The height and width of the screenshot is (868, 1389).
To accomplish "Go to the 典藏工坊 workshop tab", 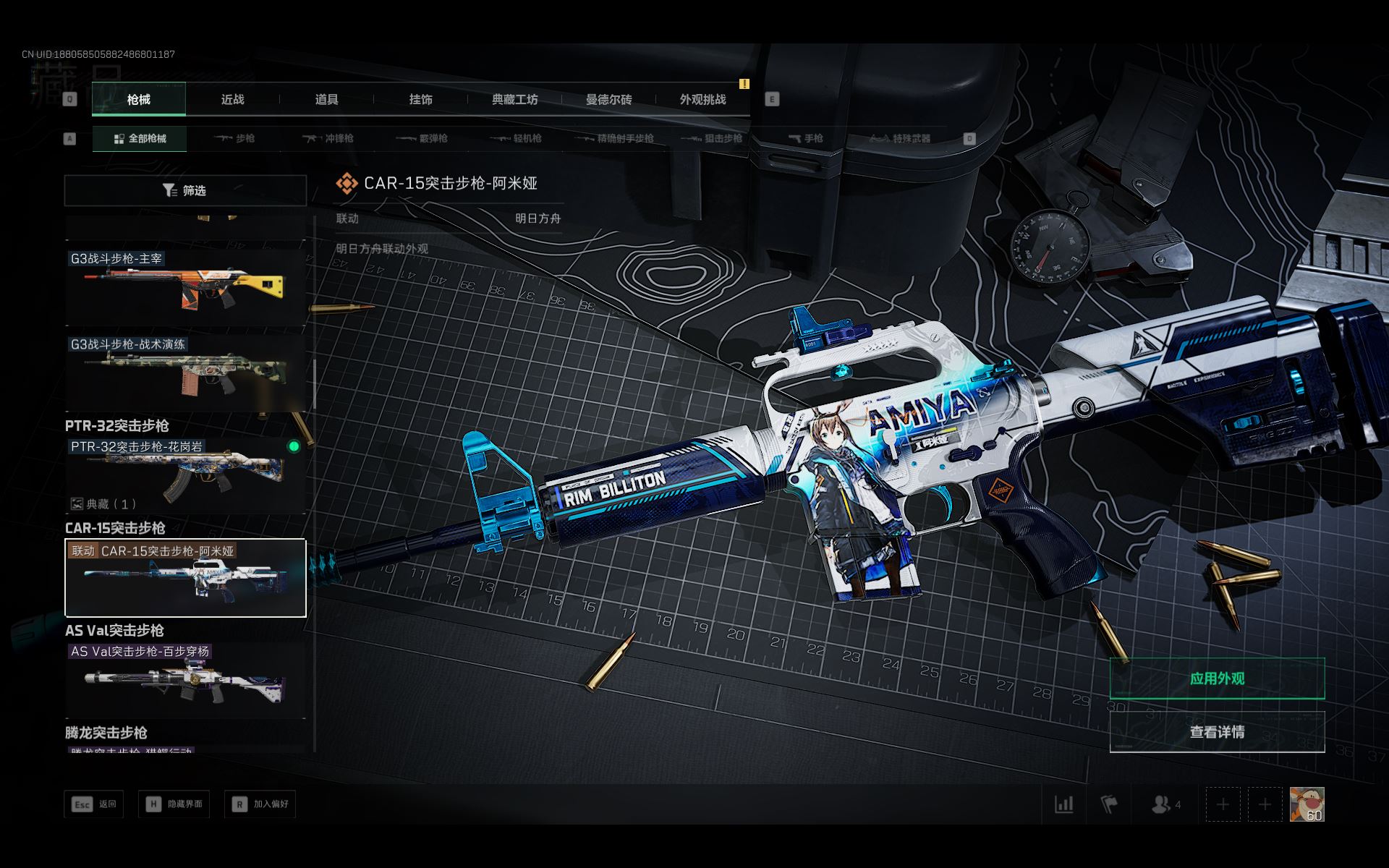I will click(514, 100).
